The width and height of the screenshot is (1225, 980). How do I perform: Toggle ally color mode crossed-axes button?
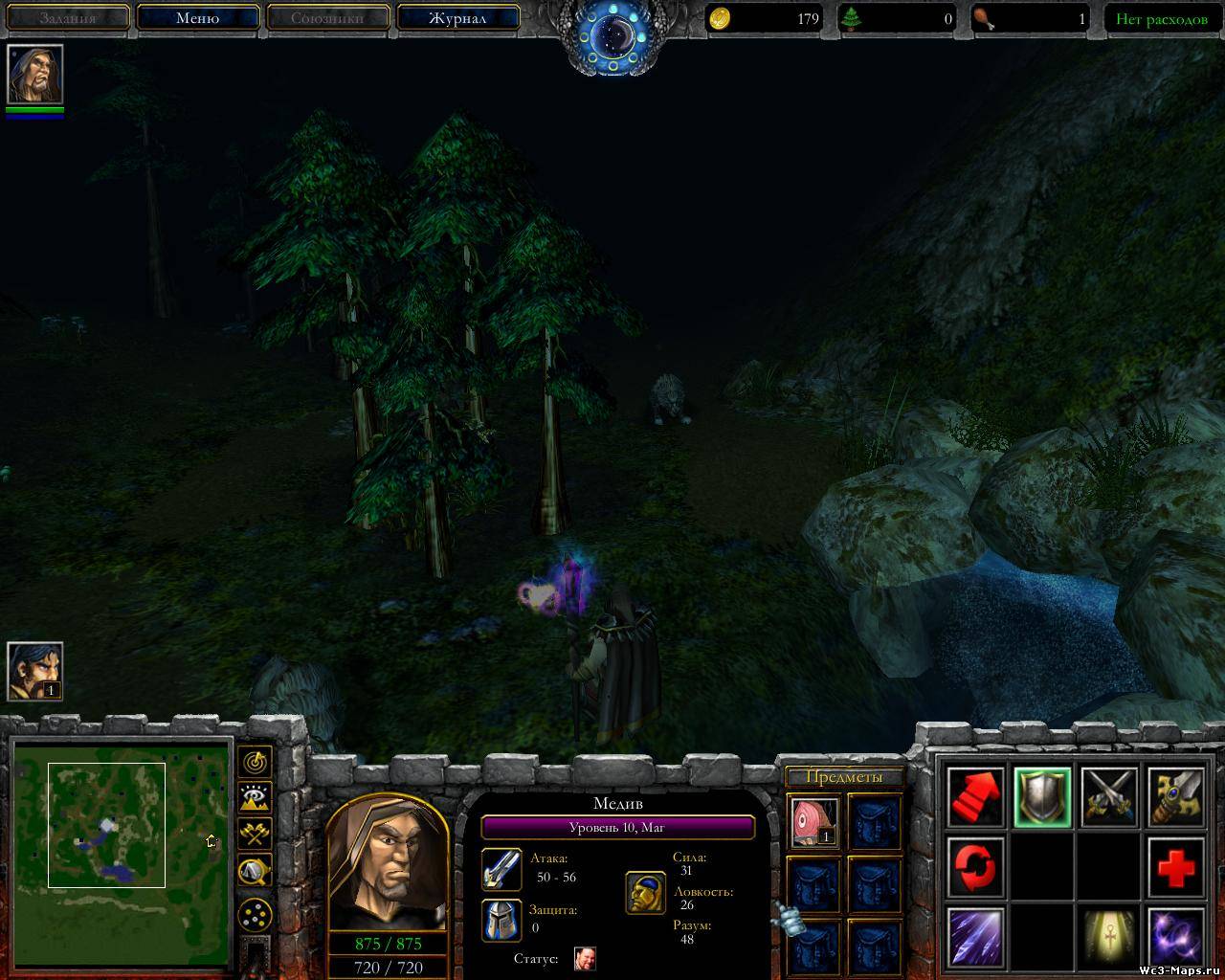pyautogui.click(x=256, y=833)
